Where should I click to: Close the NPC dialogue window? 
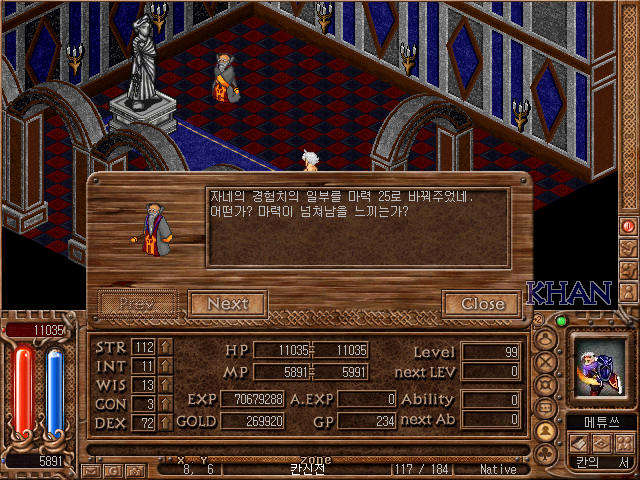(482, 304)
